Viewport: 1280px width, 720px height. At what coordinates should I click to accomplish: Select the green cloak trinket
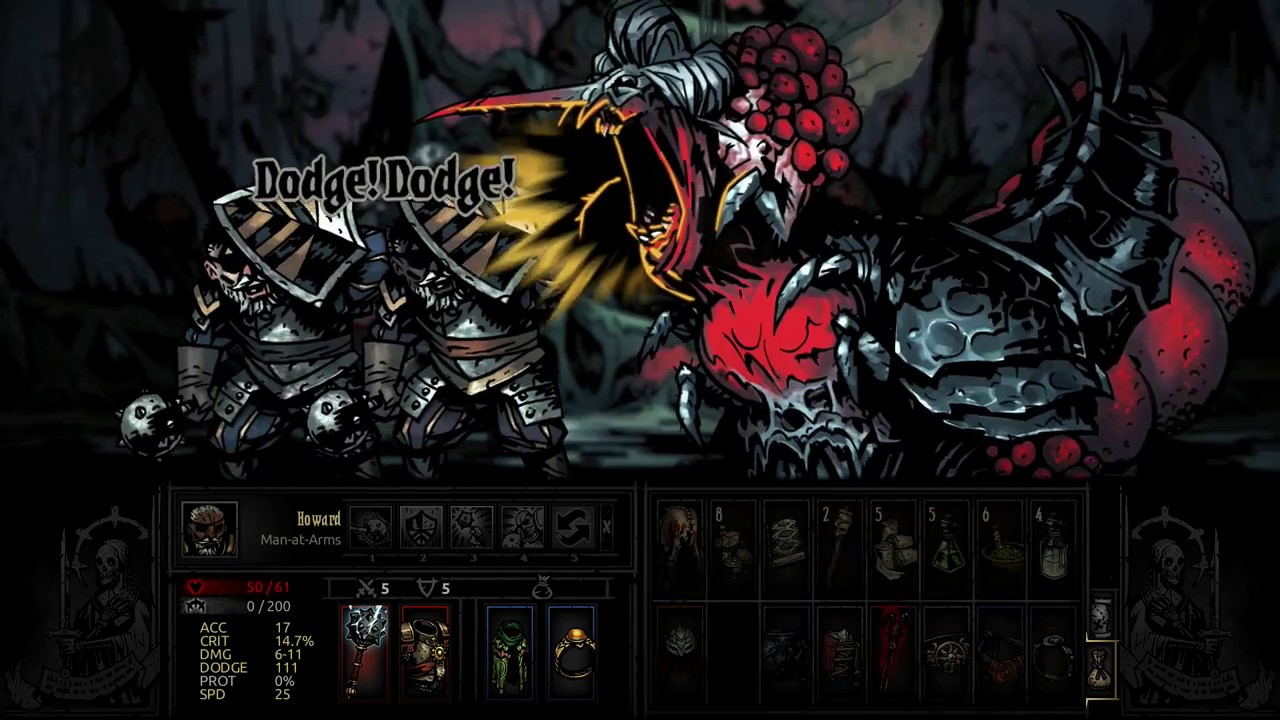510,651
